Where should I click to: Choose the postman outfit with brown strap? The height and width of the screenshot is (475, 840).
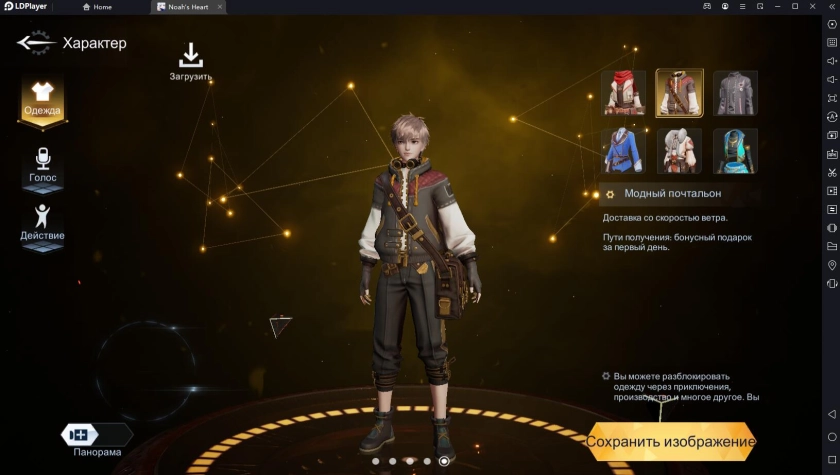tap(679, 93)
